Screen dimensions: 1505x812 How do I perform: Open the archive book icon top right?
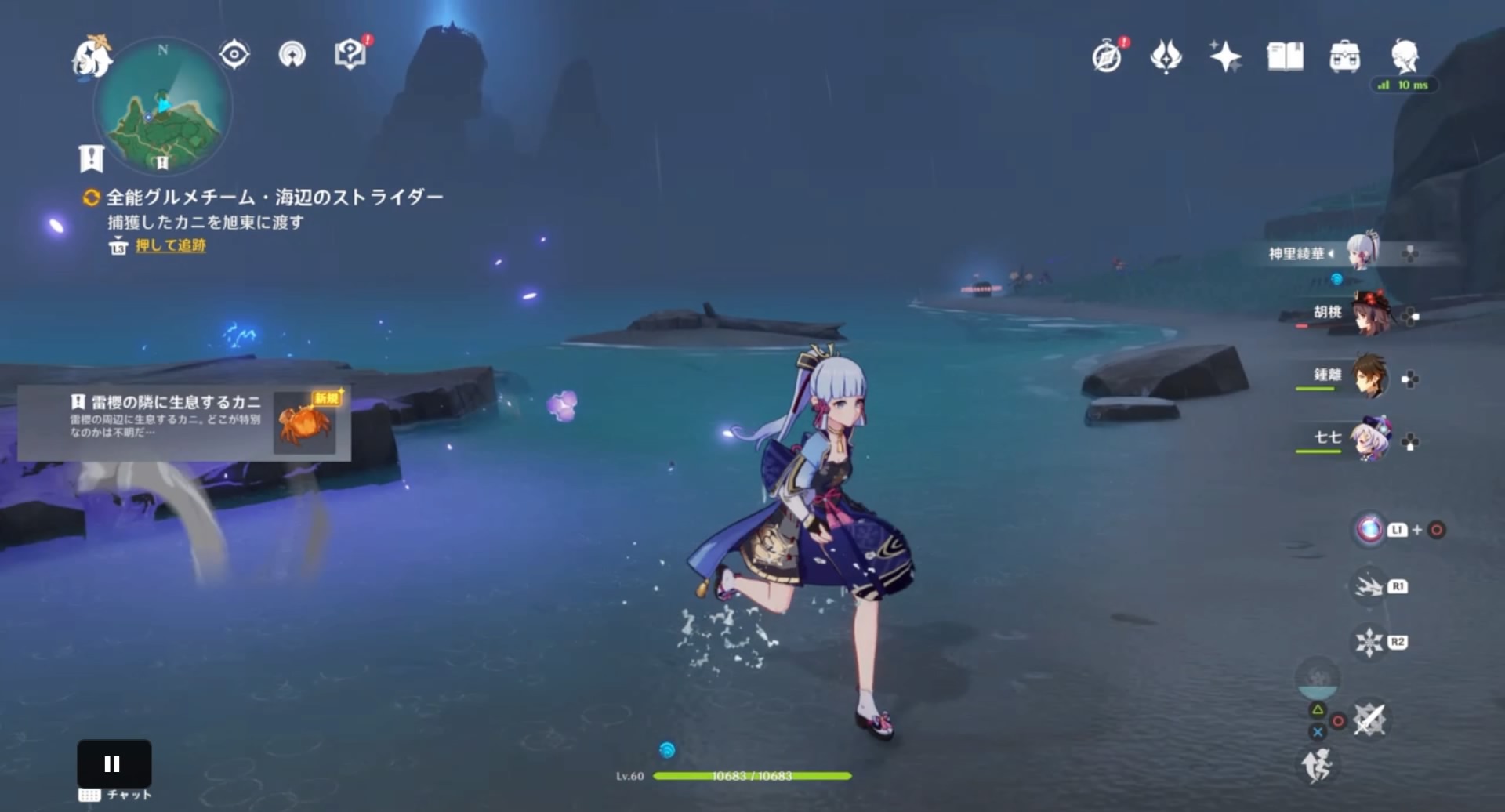[1286, 56]
